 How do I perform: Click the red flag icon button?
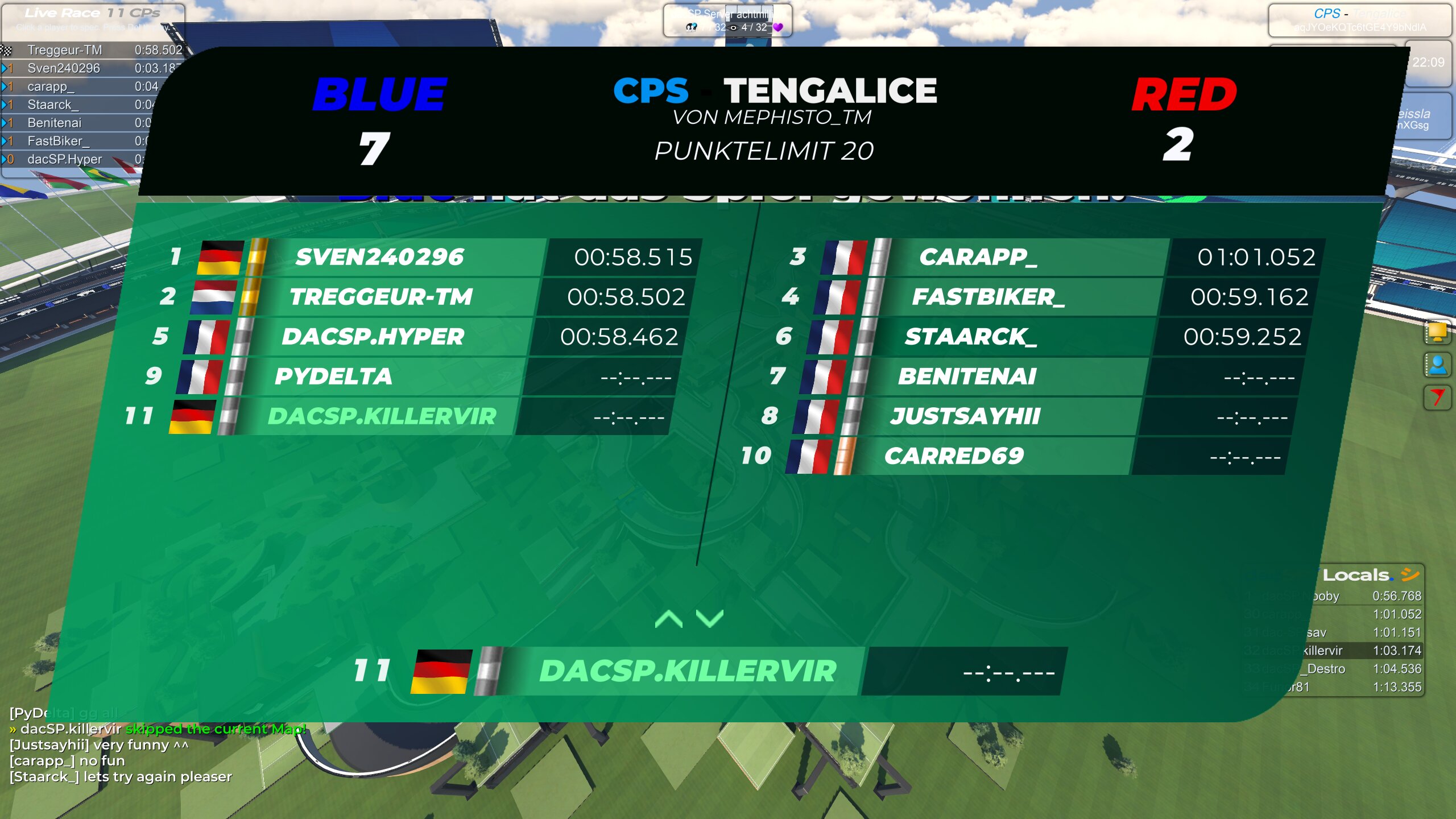tap(1437, 396)
